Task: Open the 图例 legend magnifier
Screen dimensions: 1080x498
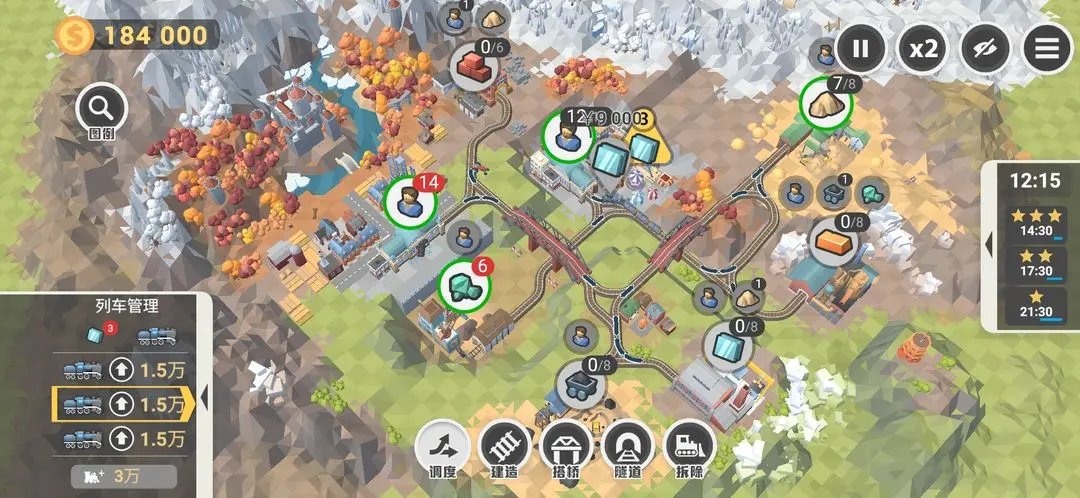Action: click(x=101, y=109)
